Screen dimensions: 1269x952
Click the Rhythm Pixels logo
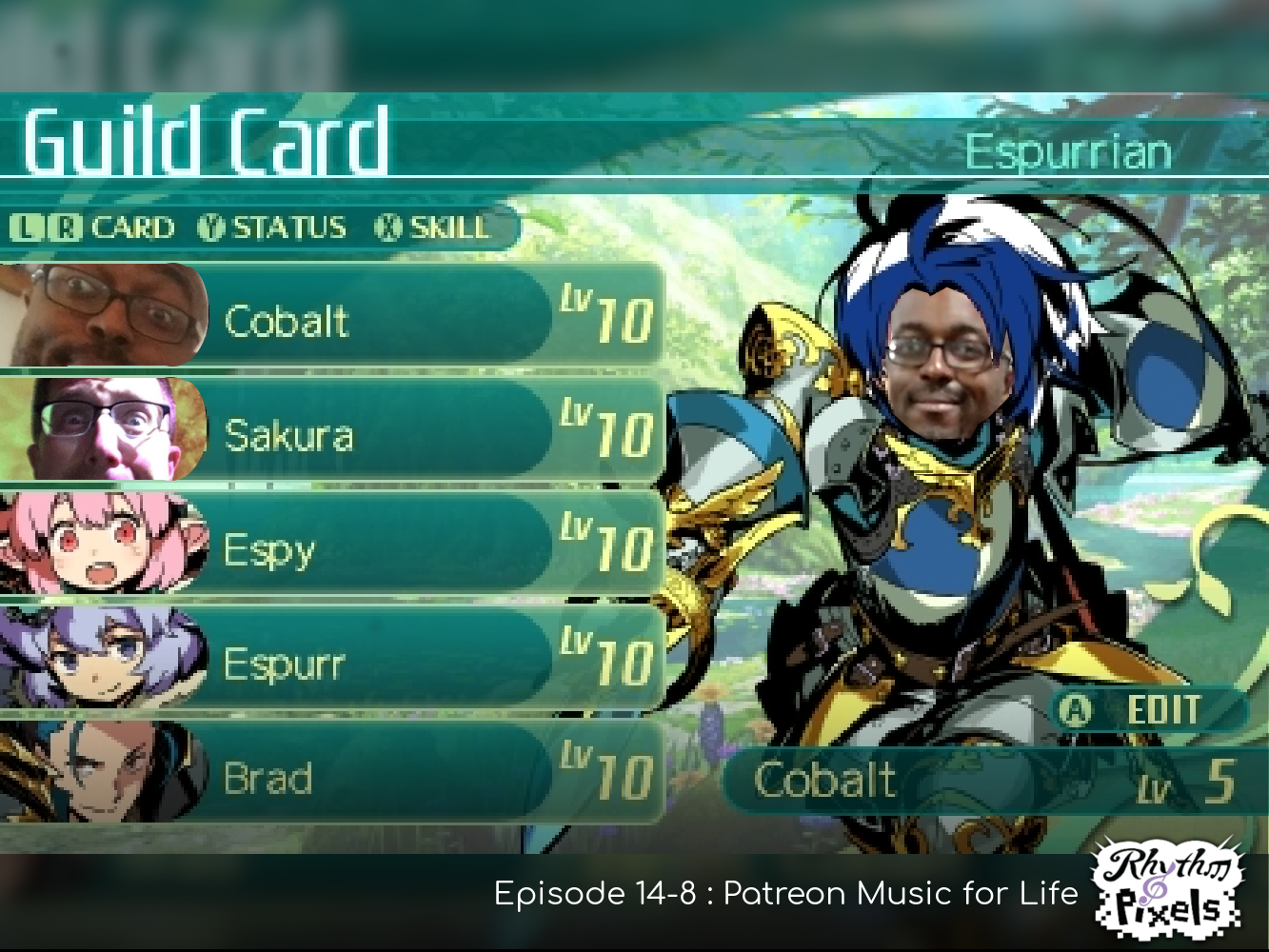1170,889
